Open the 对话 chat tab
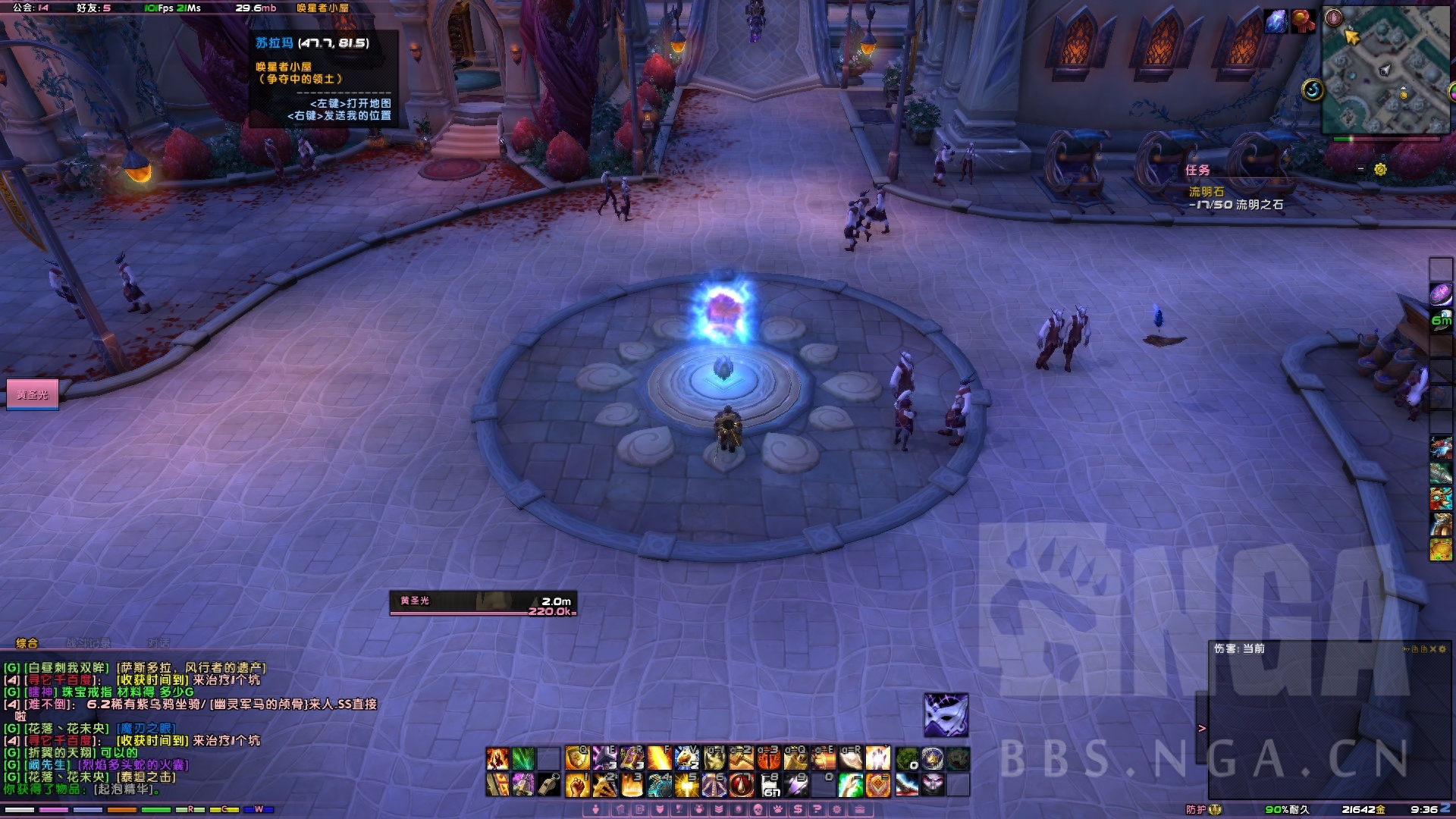The width and height of the screenshot is (1456, 819). [x=158, y=643]
